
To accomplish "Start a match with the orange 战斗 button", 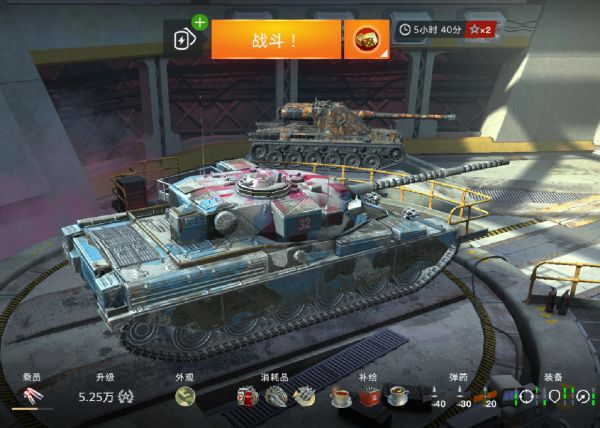I will pos(275,39).
